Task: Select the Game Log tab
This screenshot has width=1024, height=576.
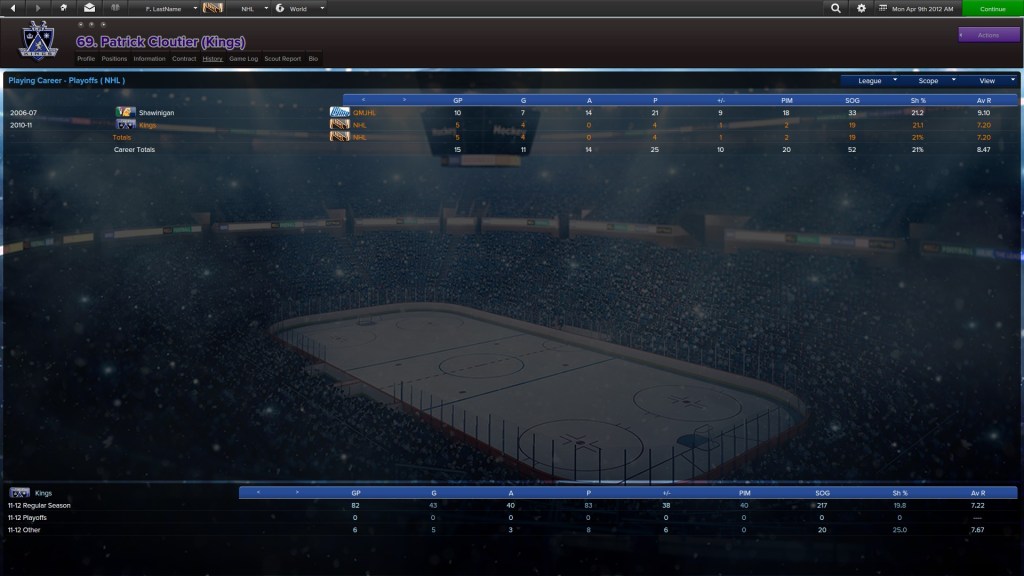Action: [x=243, y=59]
